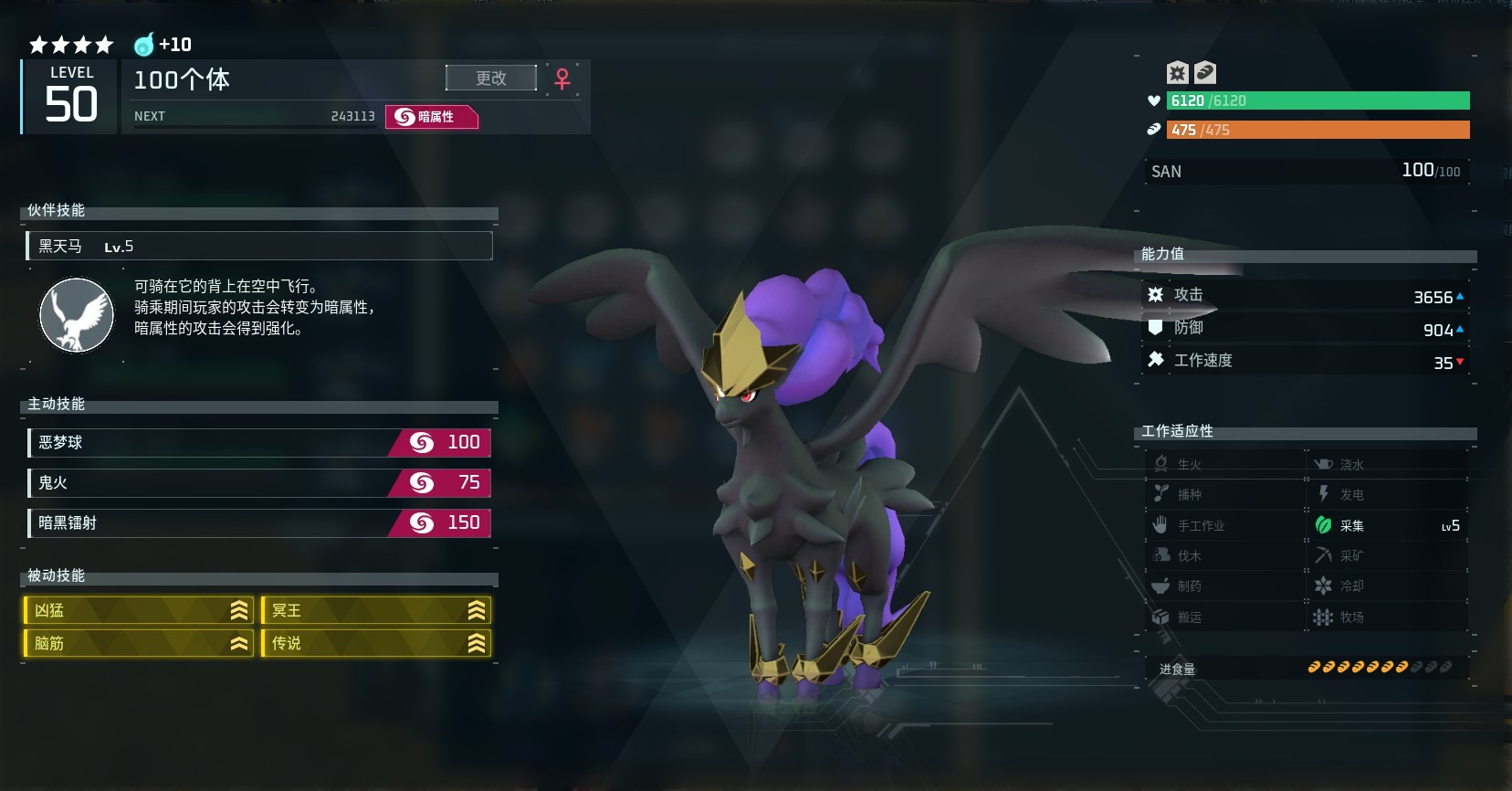Inspect the 脑筋 passive skill
This screenshot has height=791, width=1512.
139,643
